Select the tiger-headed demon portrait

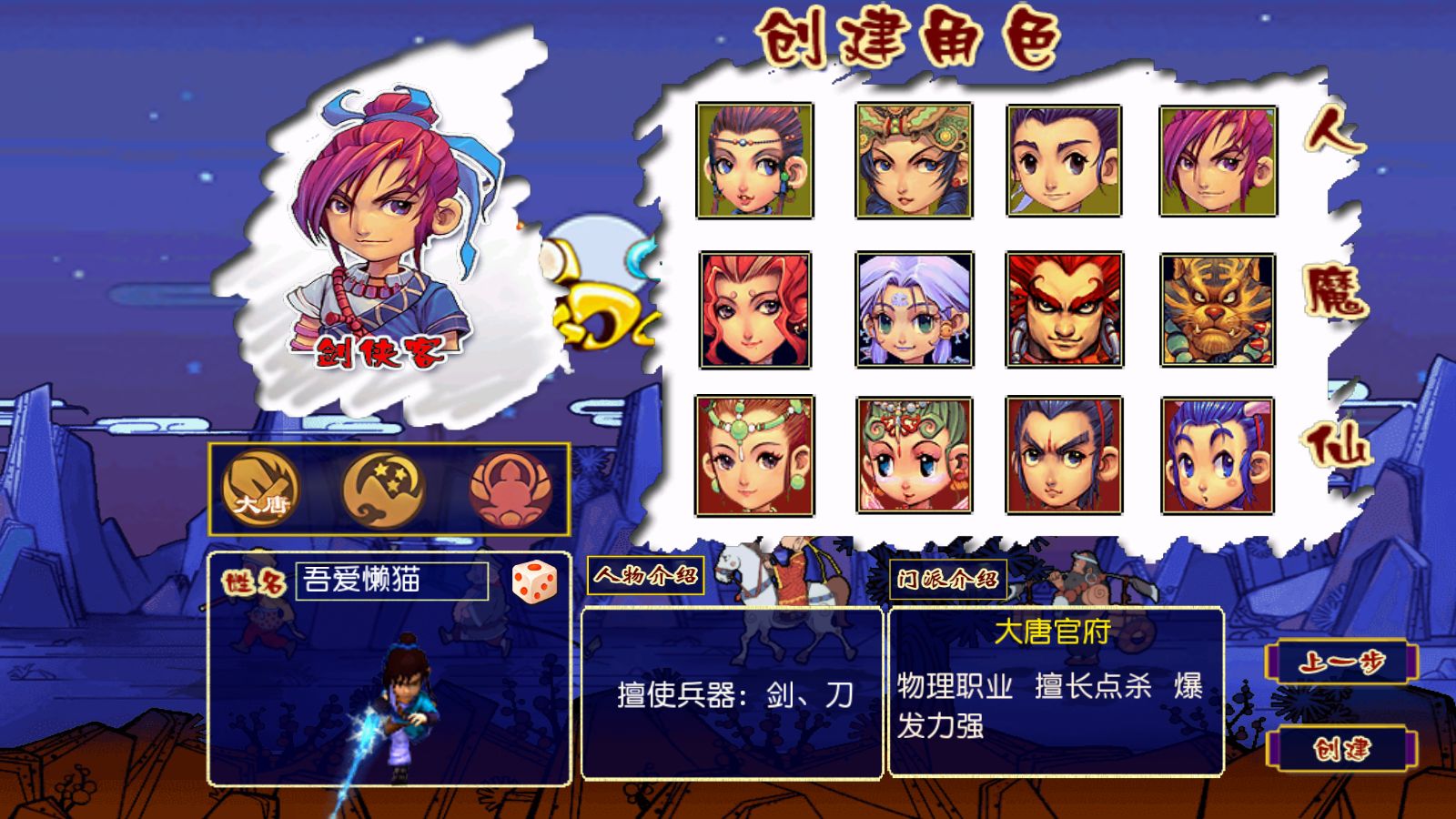coord(1218,310)
